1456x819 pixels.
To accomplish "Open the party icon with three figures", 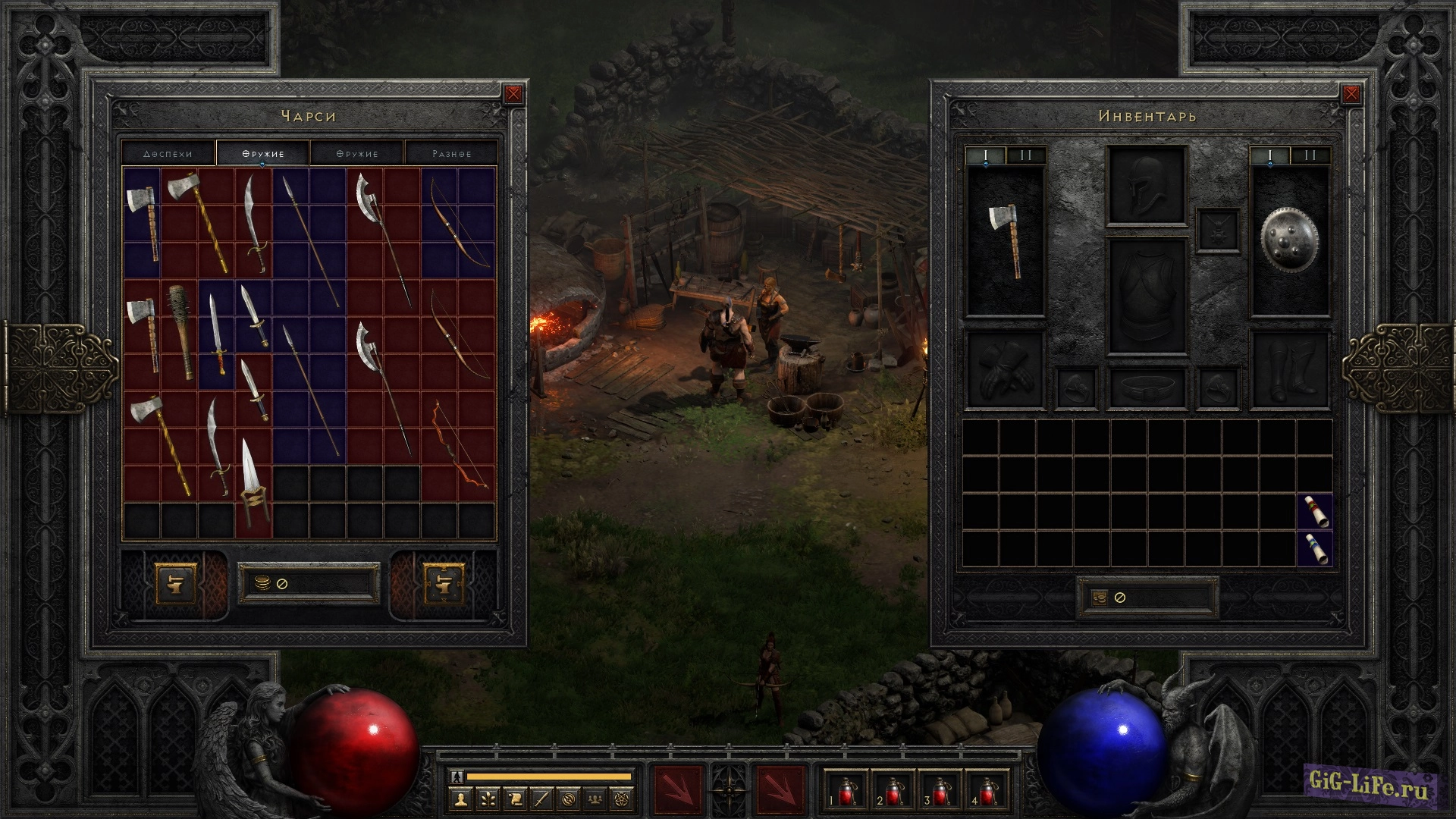I will click(596, 799).
